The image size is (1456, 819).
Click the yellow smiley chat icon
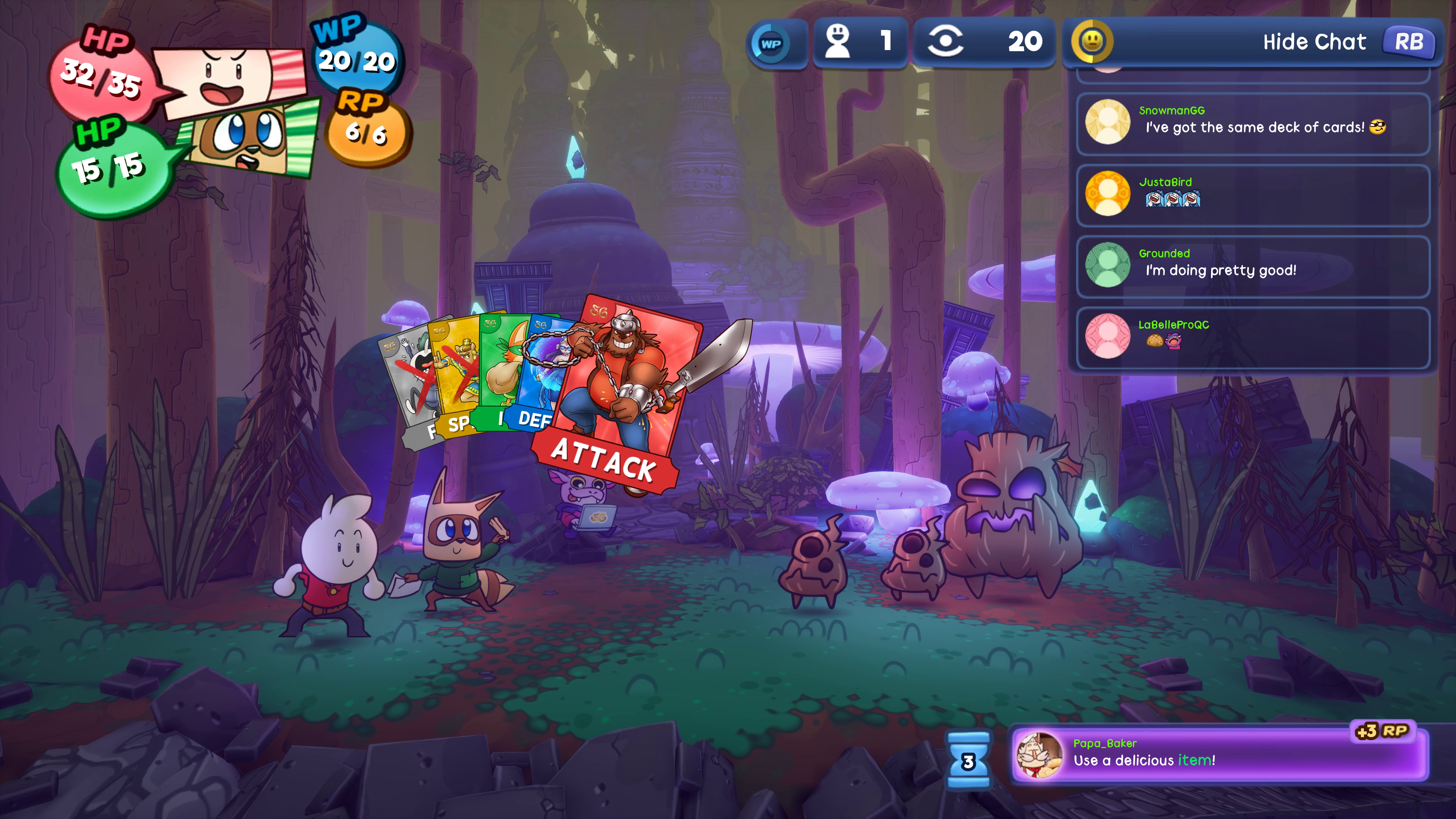click(x=1092, y=41)
